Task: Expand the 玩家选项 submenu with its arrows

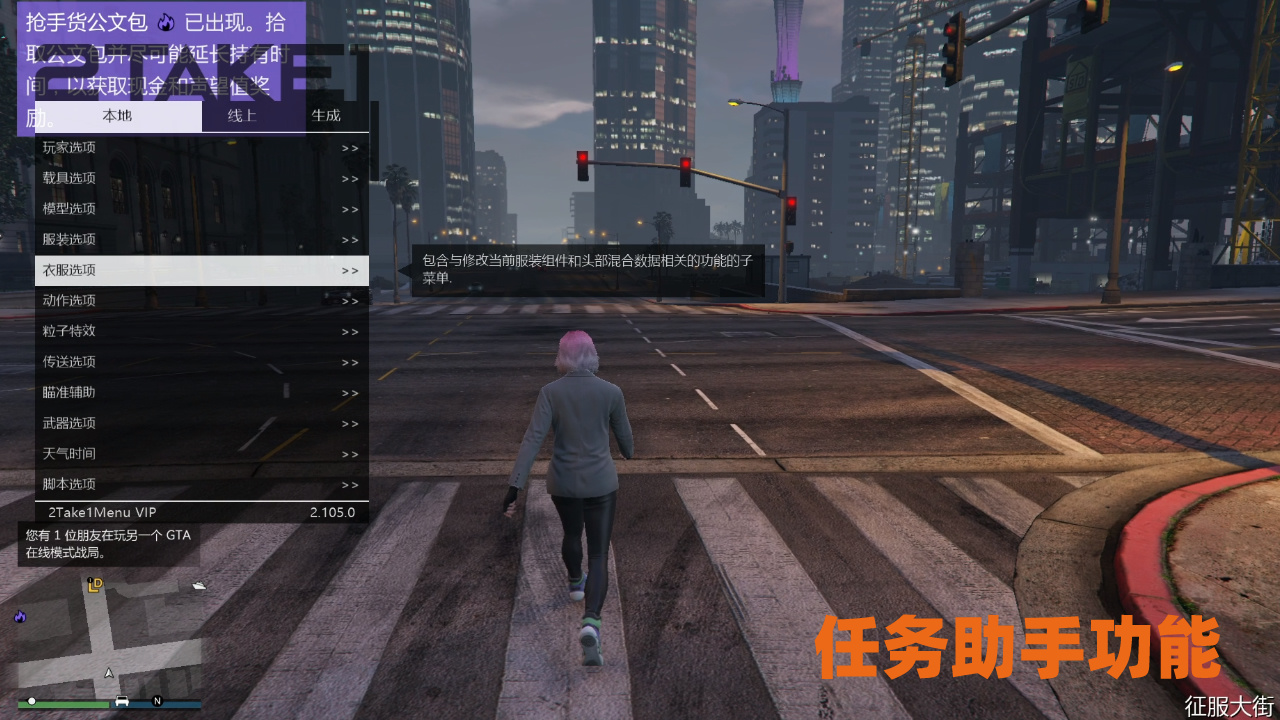Action: click(x=348, y=146)
